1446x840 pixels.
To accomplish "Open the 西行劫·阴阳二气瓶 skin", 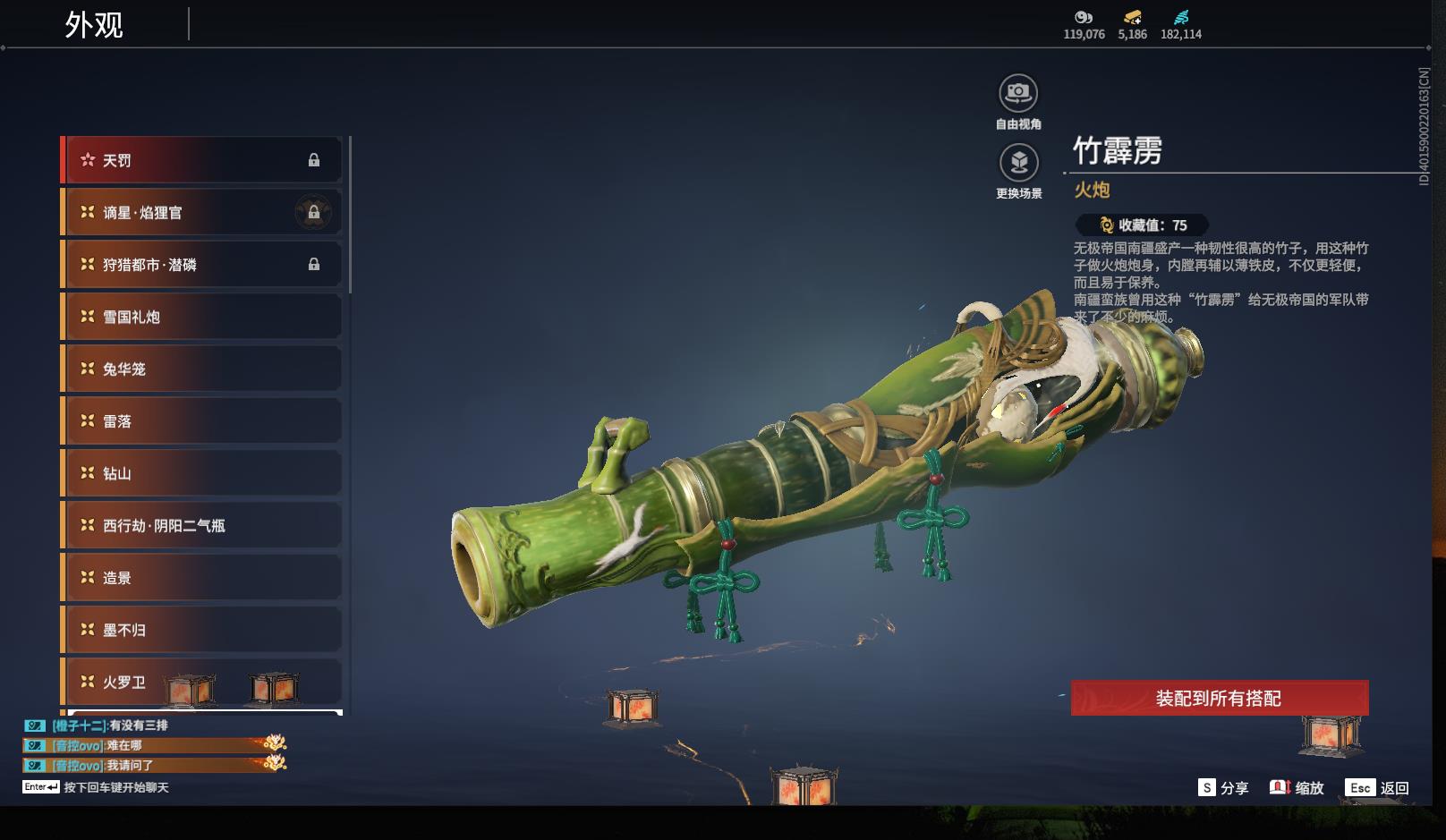I will point(202,525).
